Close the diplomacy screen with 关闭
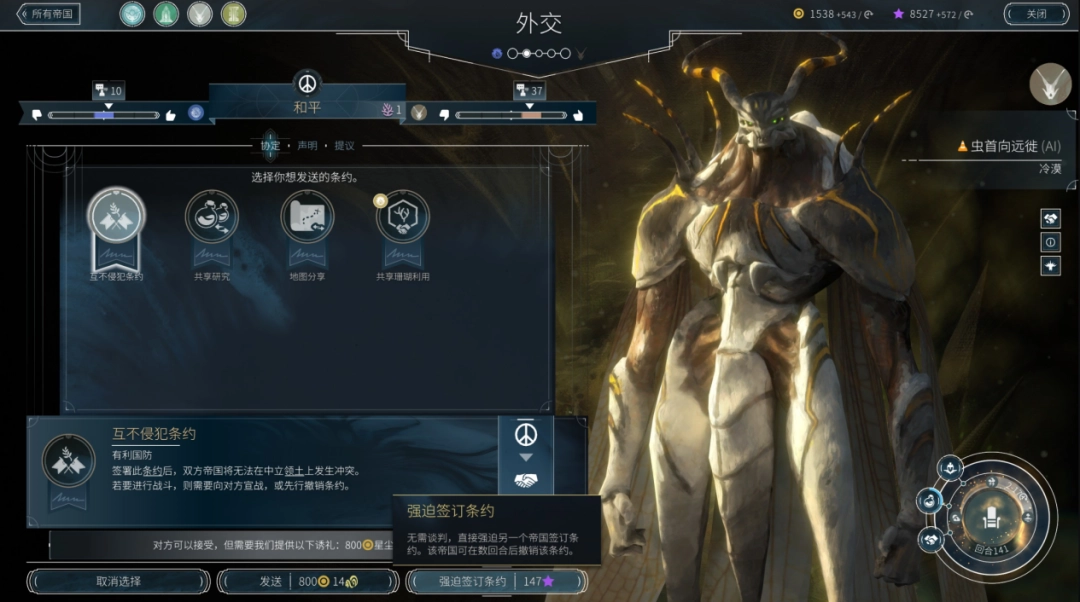The image size is (1080, 602). click(1036, 14)
